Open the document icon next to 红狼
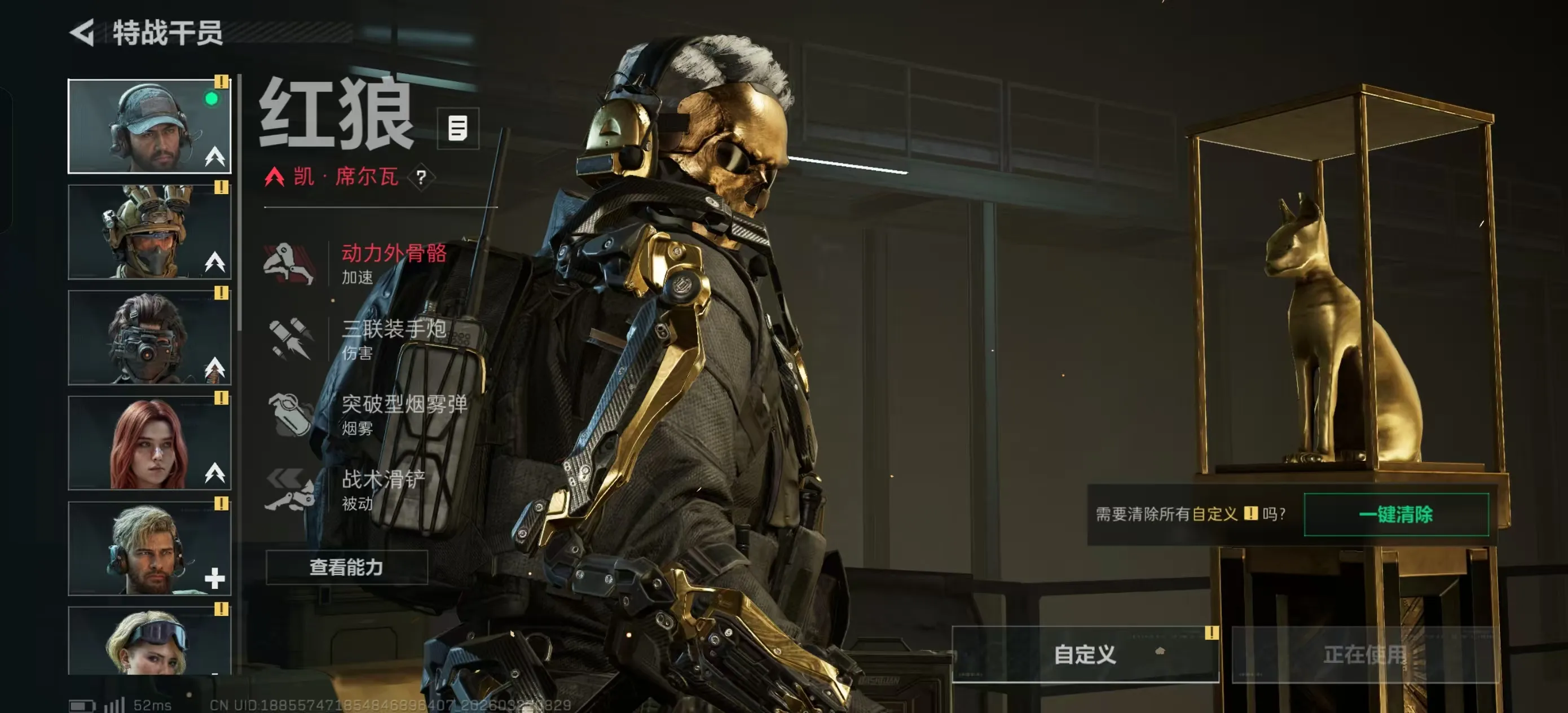 pyautogui.click(x=458, y=129)
